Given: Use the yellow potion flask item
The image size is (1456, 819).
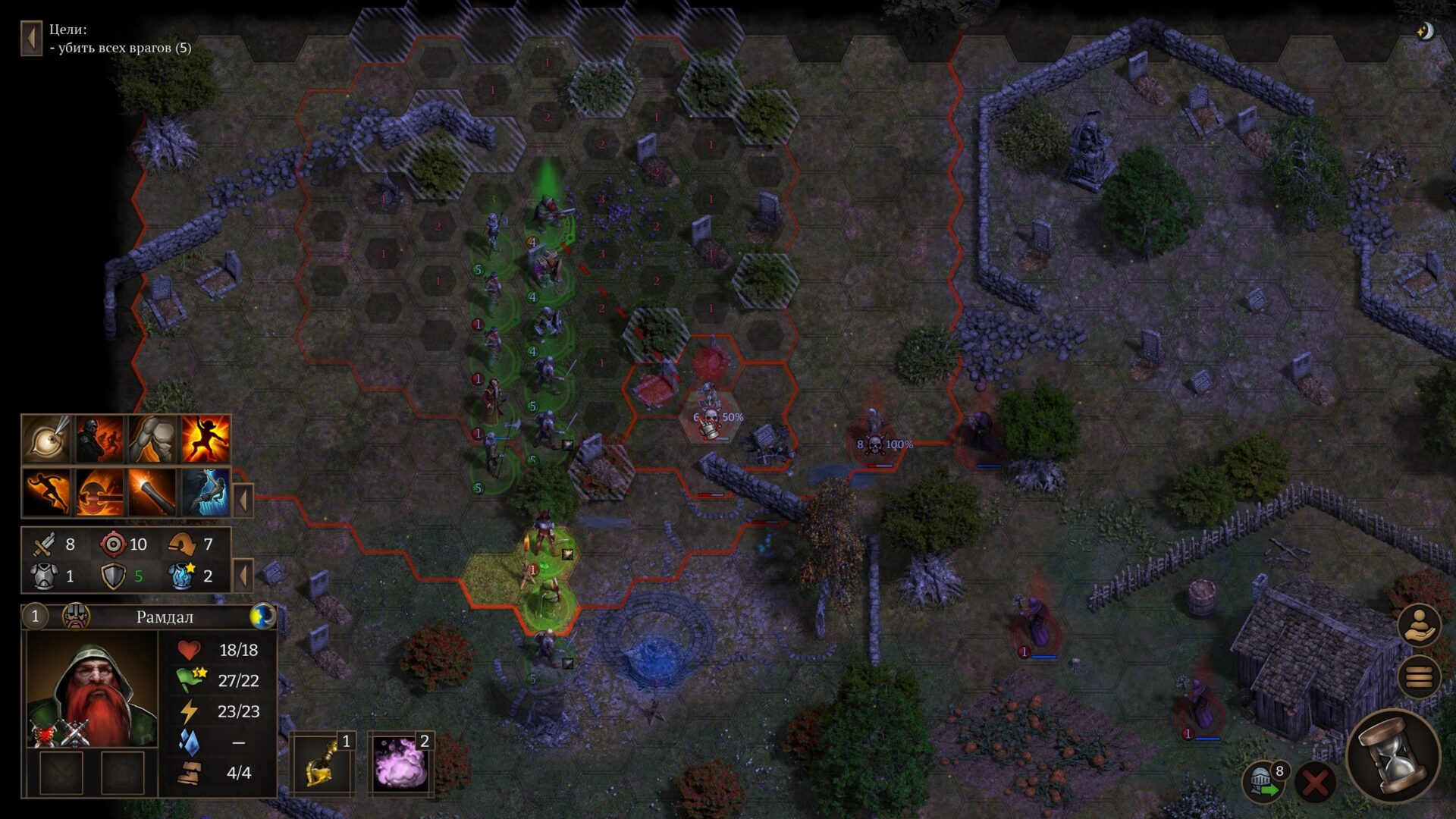Looking at the screenshot, I should 322,764.
